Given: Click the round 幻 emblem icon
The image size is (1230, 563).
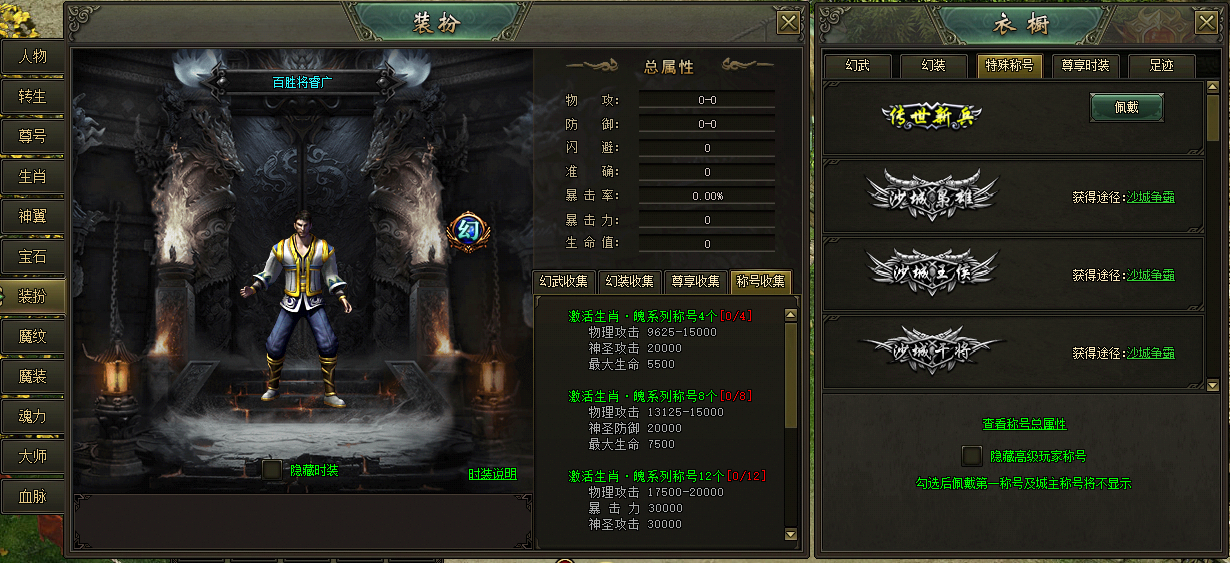Looking at the screenshot, I should 464,232.
